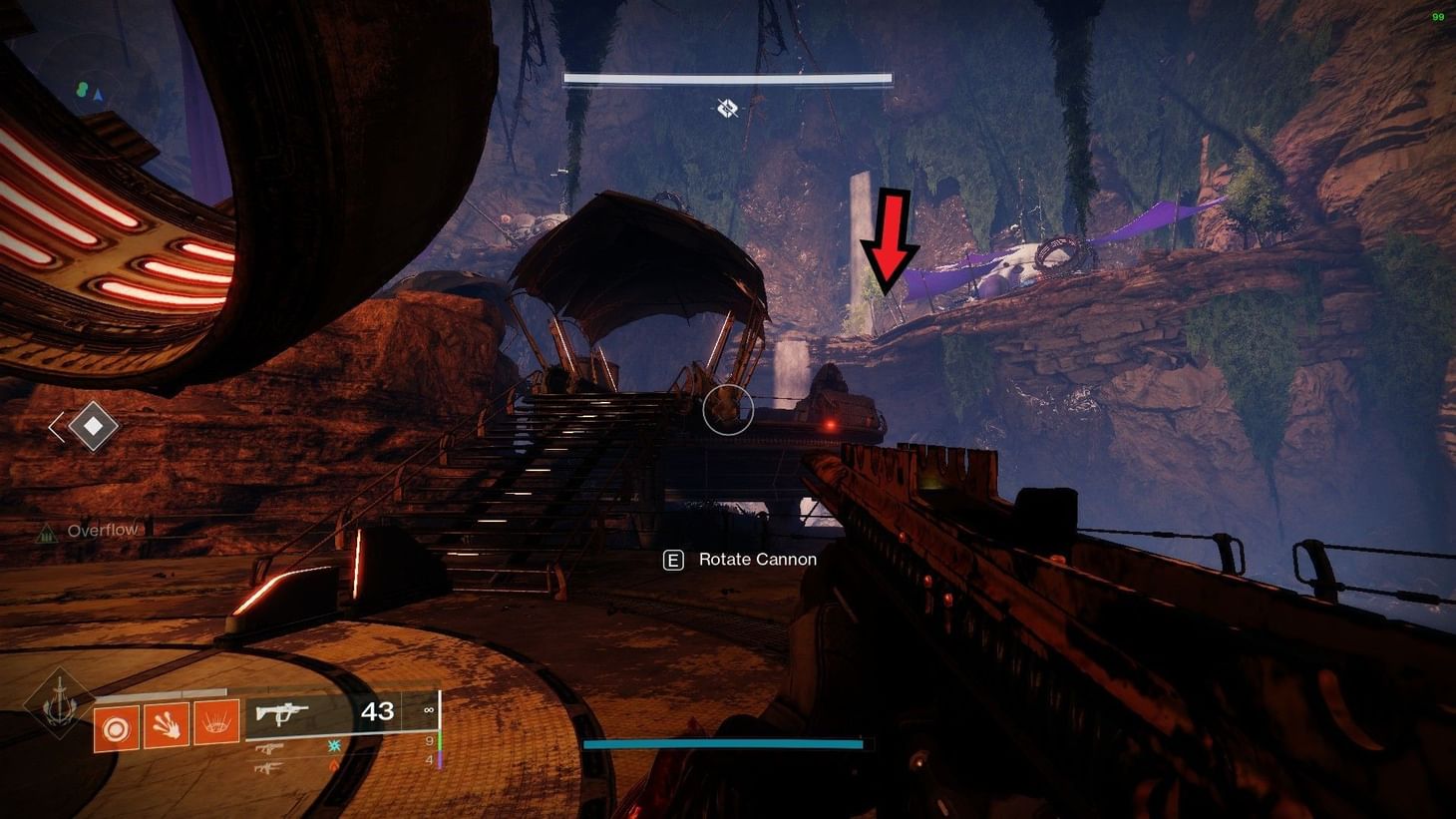This screenshot has height=819, width=1456.
Task: Click the boss health bar at top
Action: (x=727, y=77)
